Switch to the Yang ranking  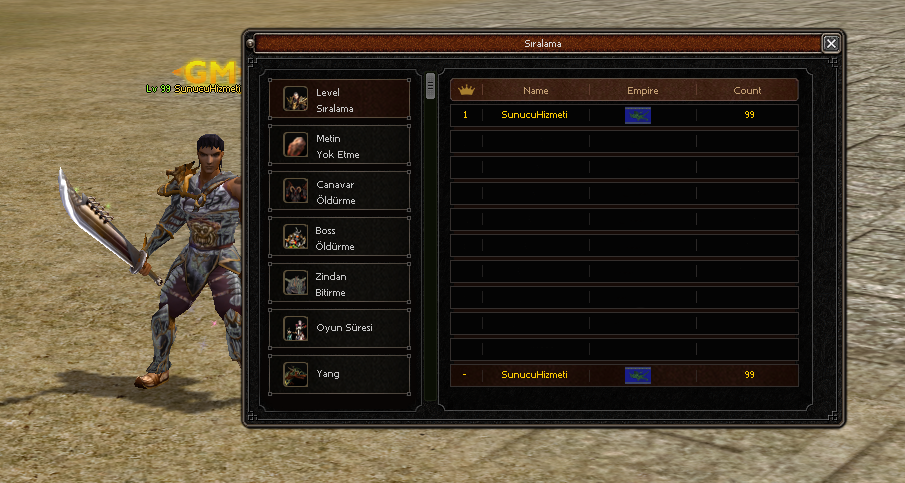[339, 375]
